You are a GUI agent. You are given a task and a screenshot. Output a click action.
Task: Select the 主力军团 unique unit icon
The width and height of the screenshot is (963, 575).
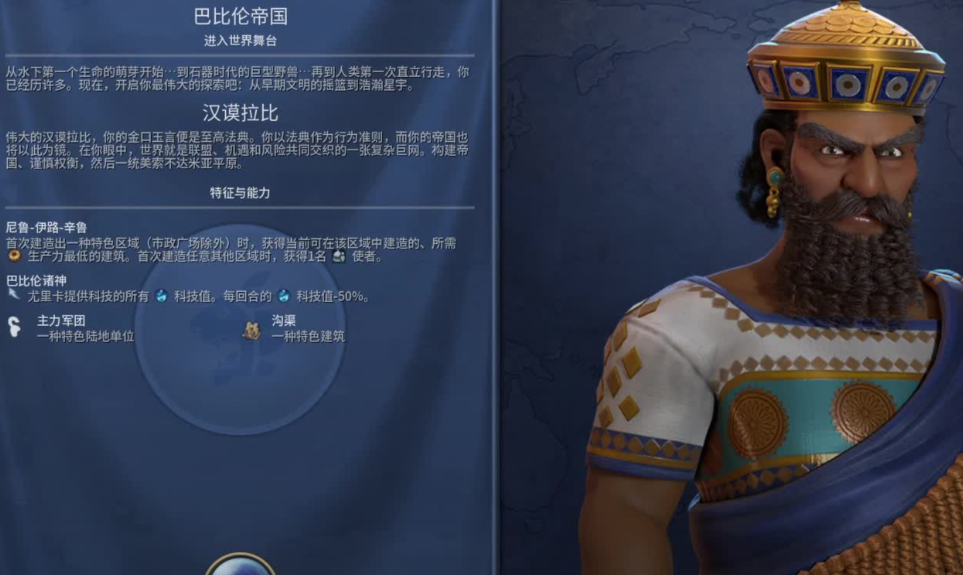(x=16, y=327)
